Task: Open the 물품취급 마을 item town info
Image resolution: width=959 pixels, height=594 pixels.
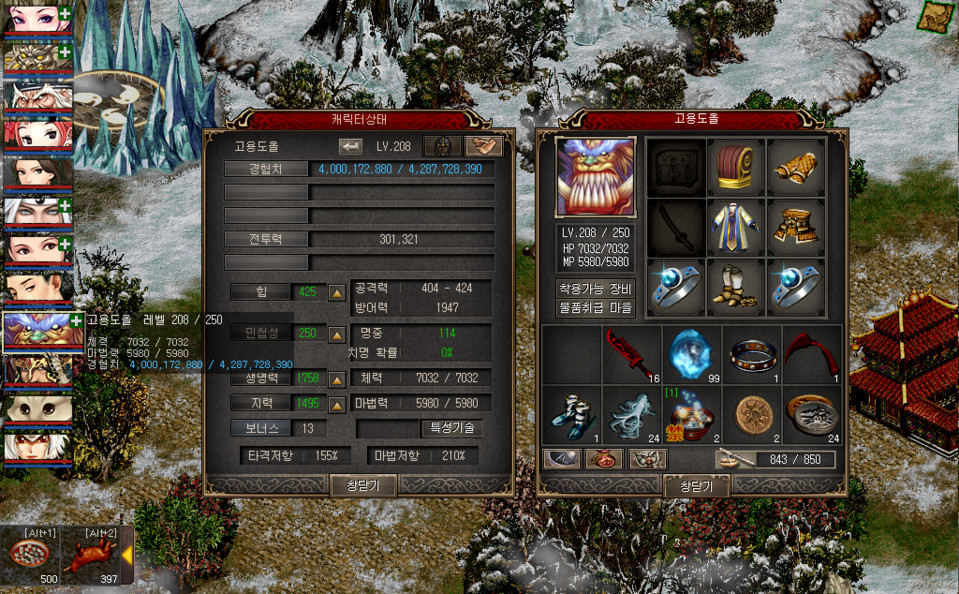Action: click(x=594, y=308)
